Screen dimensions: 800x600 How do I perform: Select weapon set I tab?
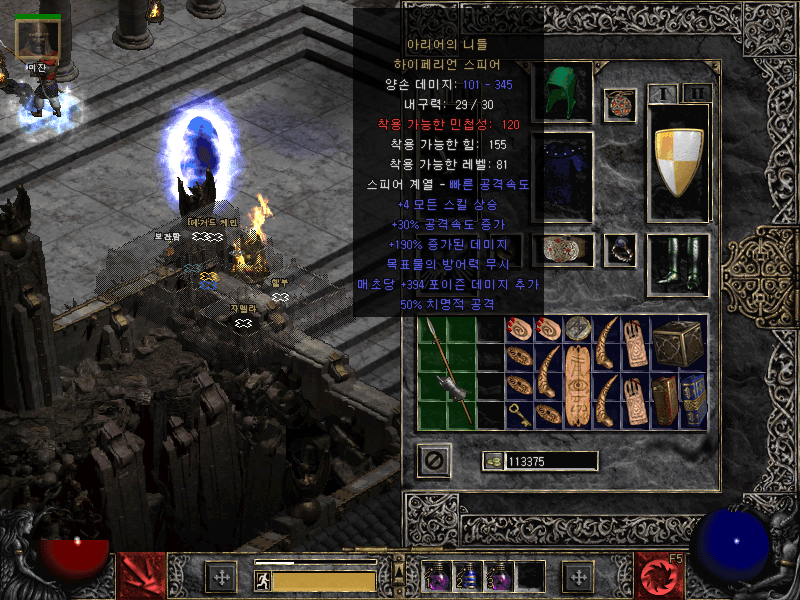(662, 93)
